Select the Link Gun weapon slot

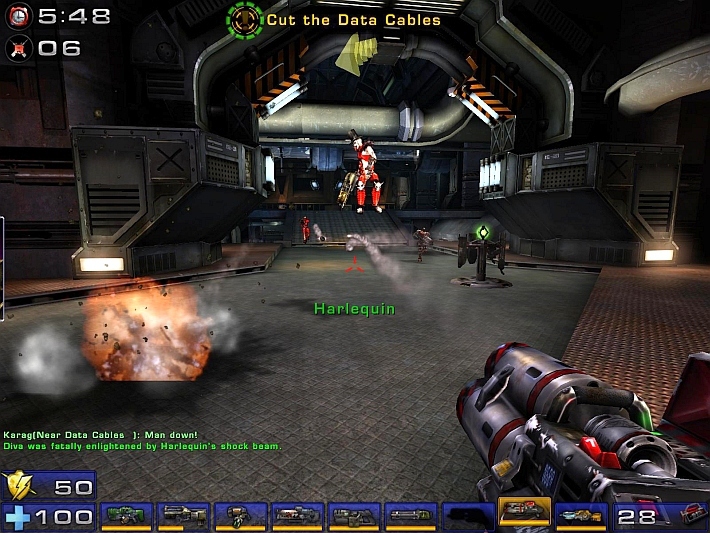(354, 514)
